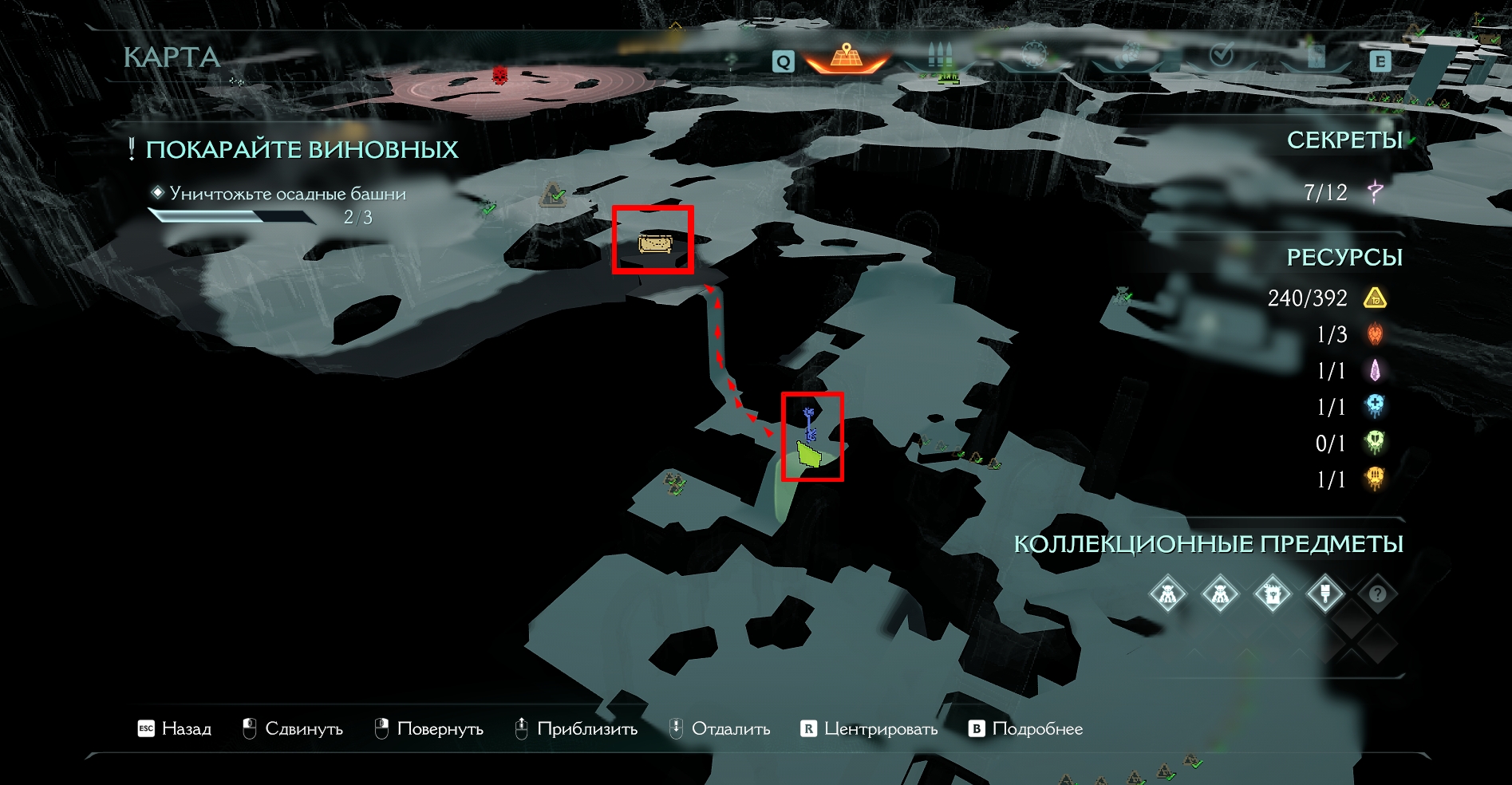Viewport: 1512px width, 785px height.
Task: Open the fist icon tab
Action: (x=1128, y=56)
